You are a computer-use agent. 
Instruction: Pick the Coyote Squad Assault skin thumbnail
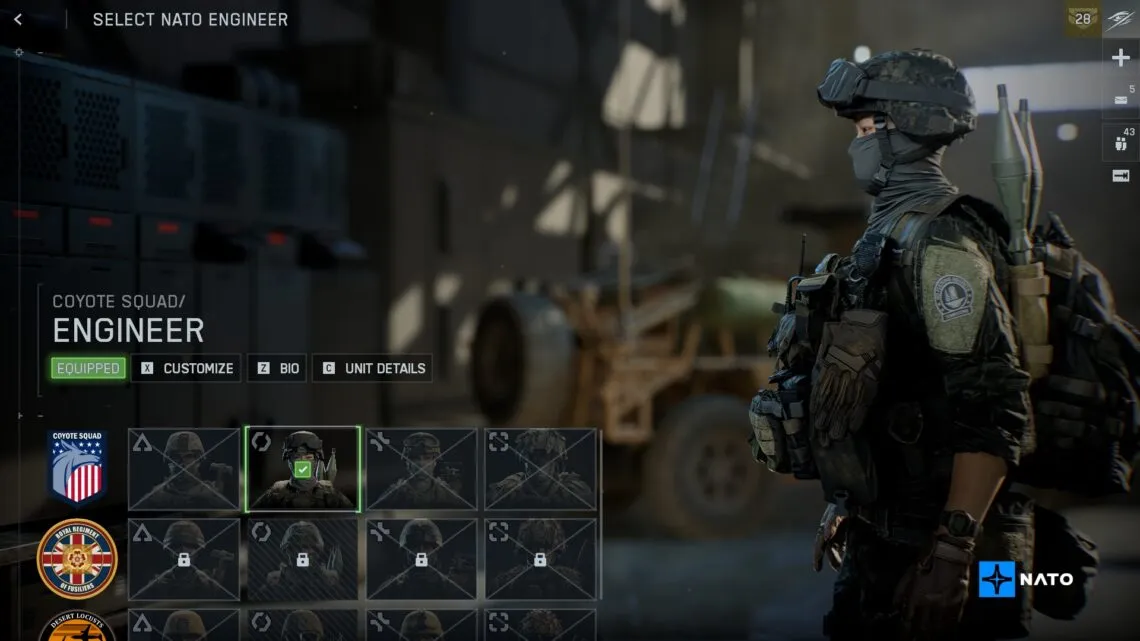click(184, 469)
